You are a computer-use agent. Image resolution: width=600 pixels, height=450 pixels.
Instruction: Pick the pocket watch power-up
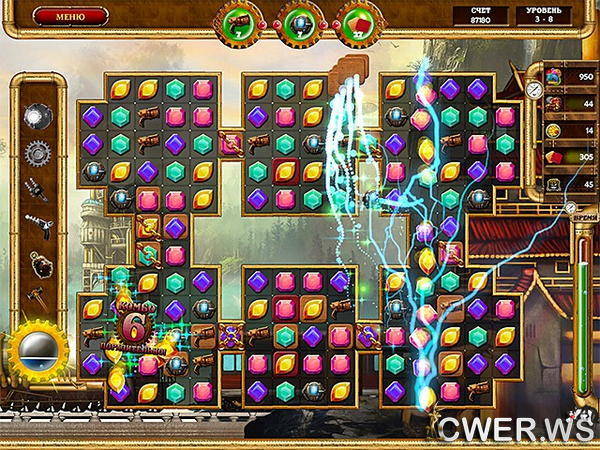point(38,264)
